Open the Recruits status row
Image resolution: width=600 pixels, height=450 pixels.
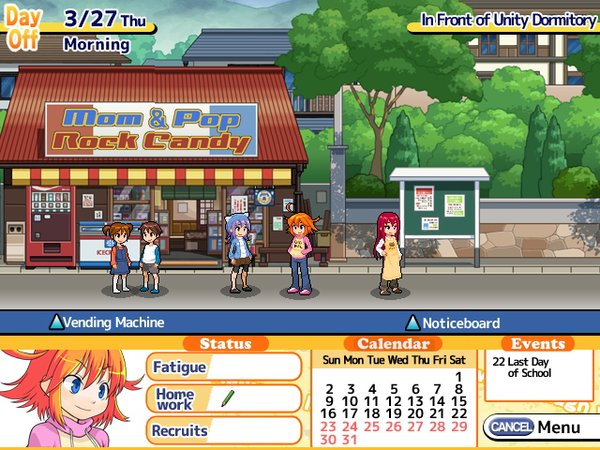(x=224, y=431)
